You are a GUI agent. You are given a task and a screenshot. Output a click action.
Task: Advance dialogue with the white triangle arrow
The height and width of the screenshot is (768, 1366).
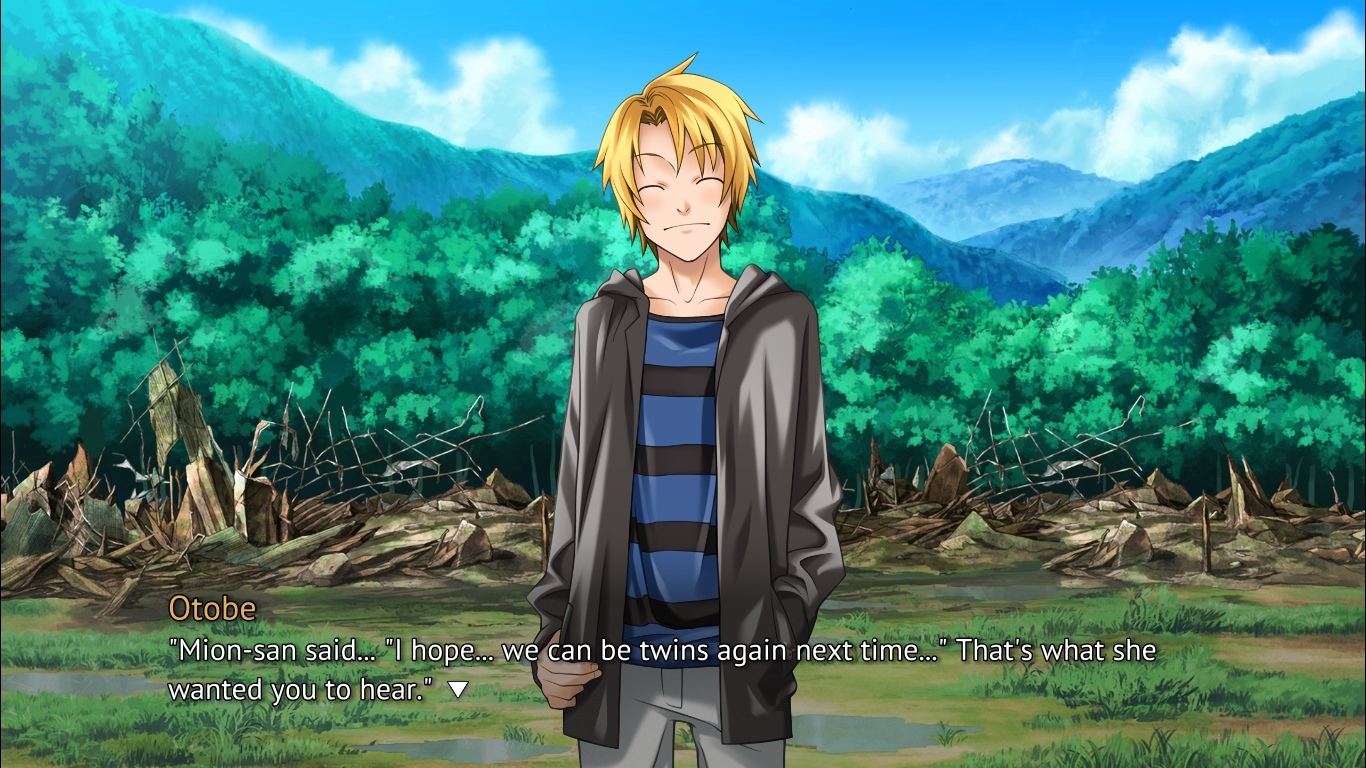click(x=458, y=689)
